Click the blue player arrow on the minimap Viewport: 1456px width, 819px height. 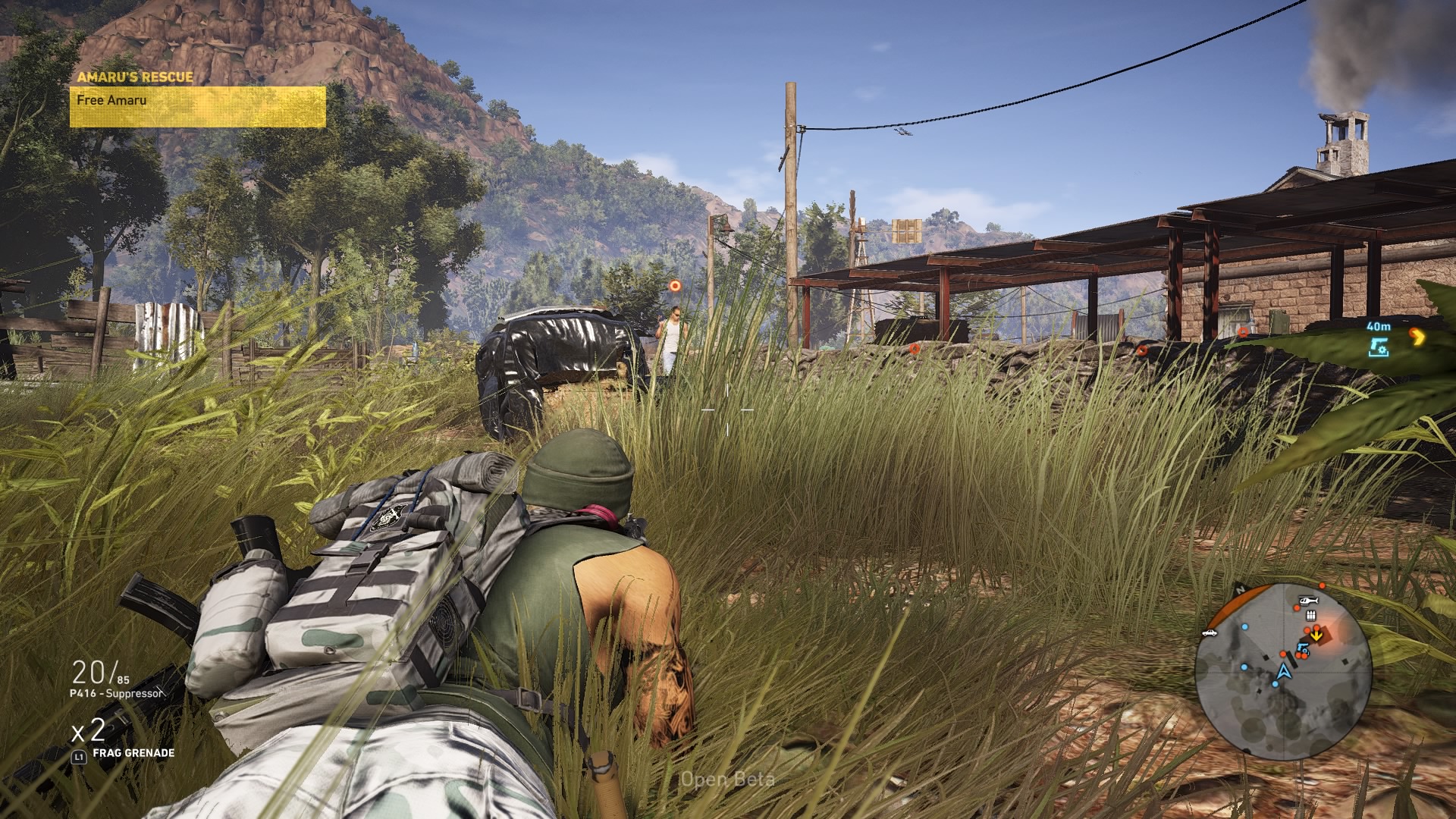pos(1283,671)
